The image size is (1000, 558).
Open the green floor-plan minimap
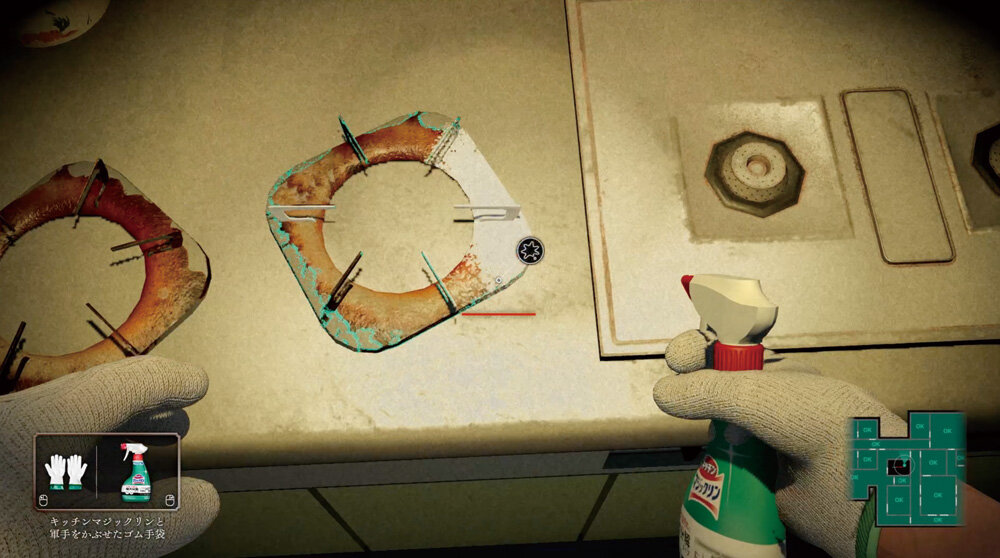point(908,469)
